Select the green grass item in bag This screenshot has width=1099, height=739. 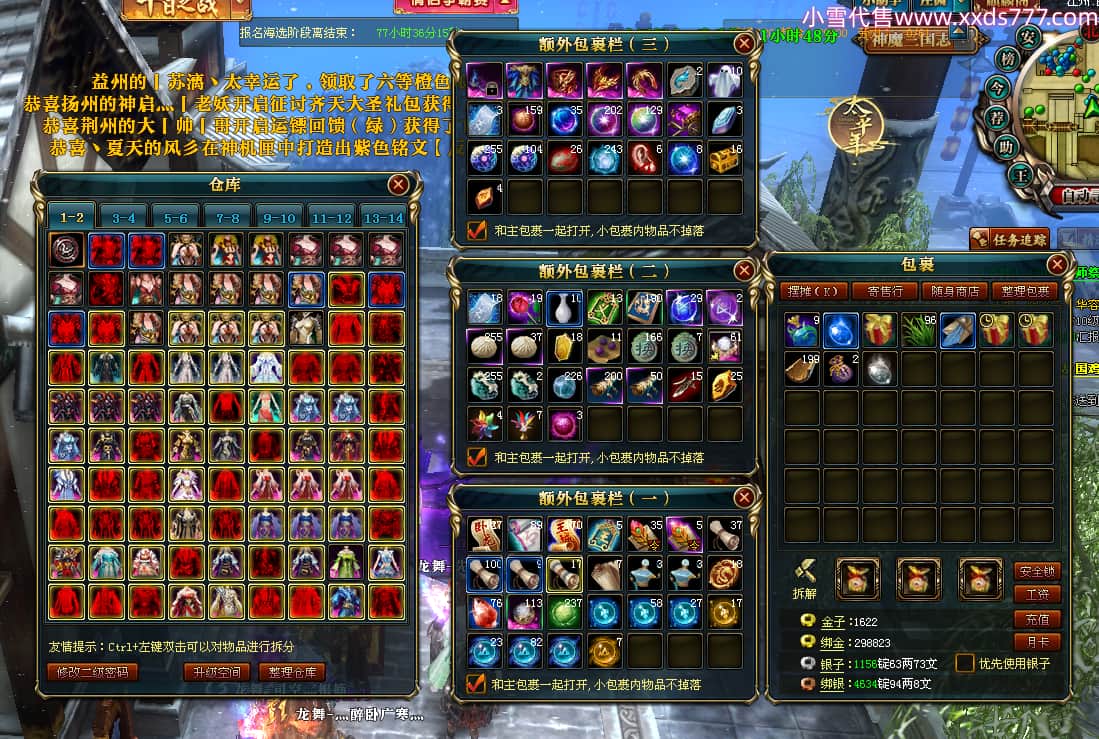click(917, 330)
